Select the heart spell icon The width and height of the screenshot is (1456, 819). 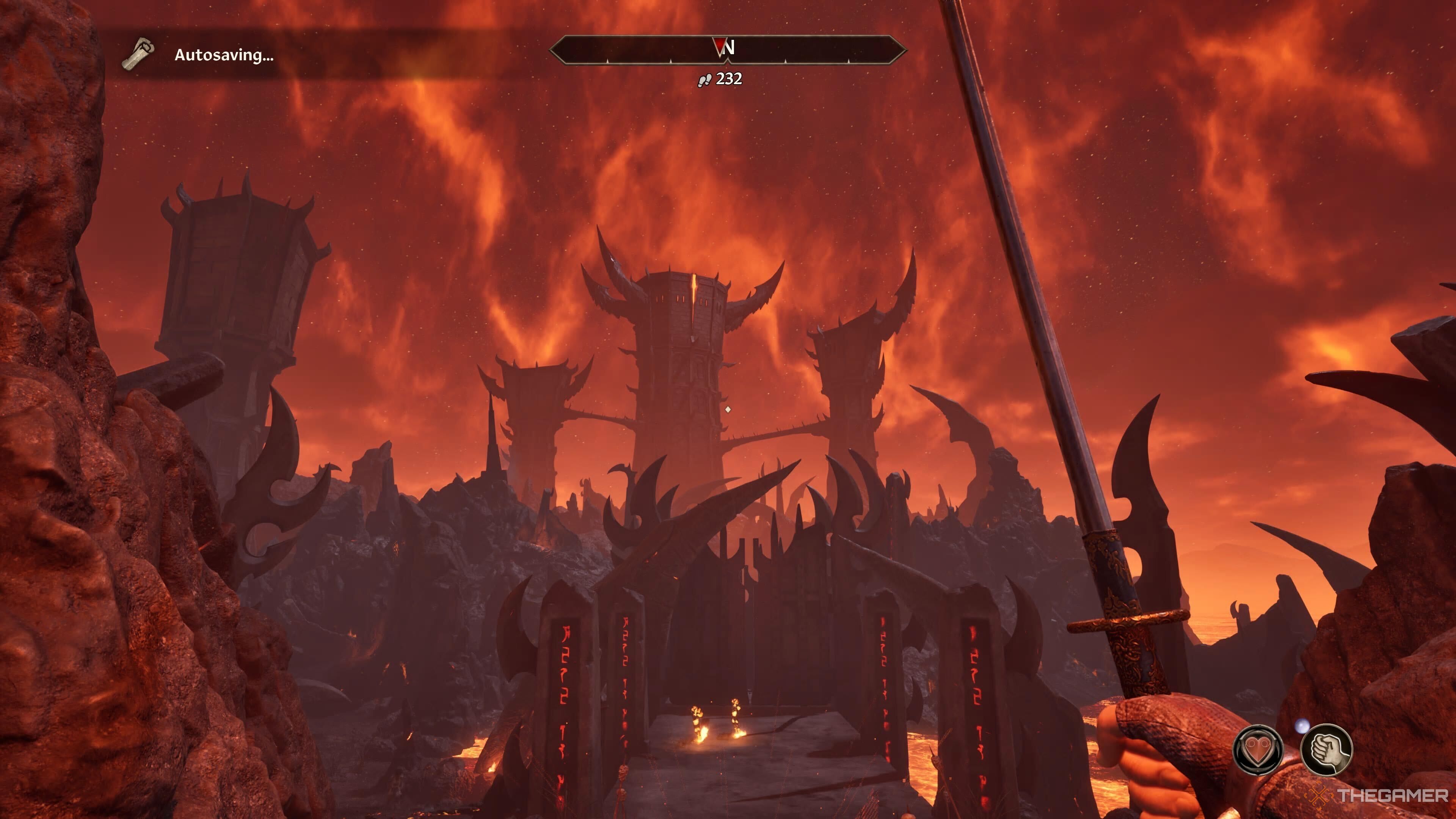[x=1258, y=750]
